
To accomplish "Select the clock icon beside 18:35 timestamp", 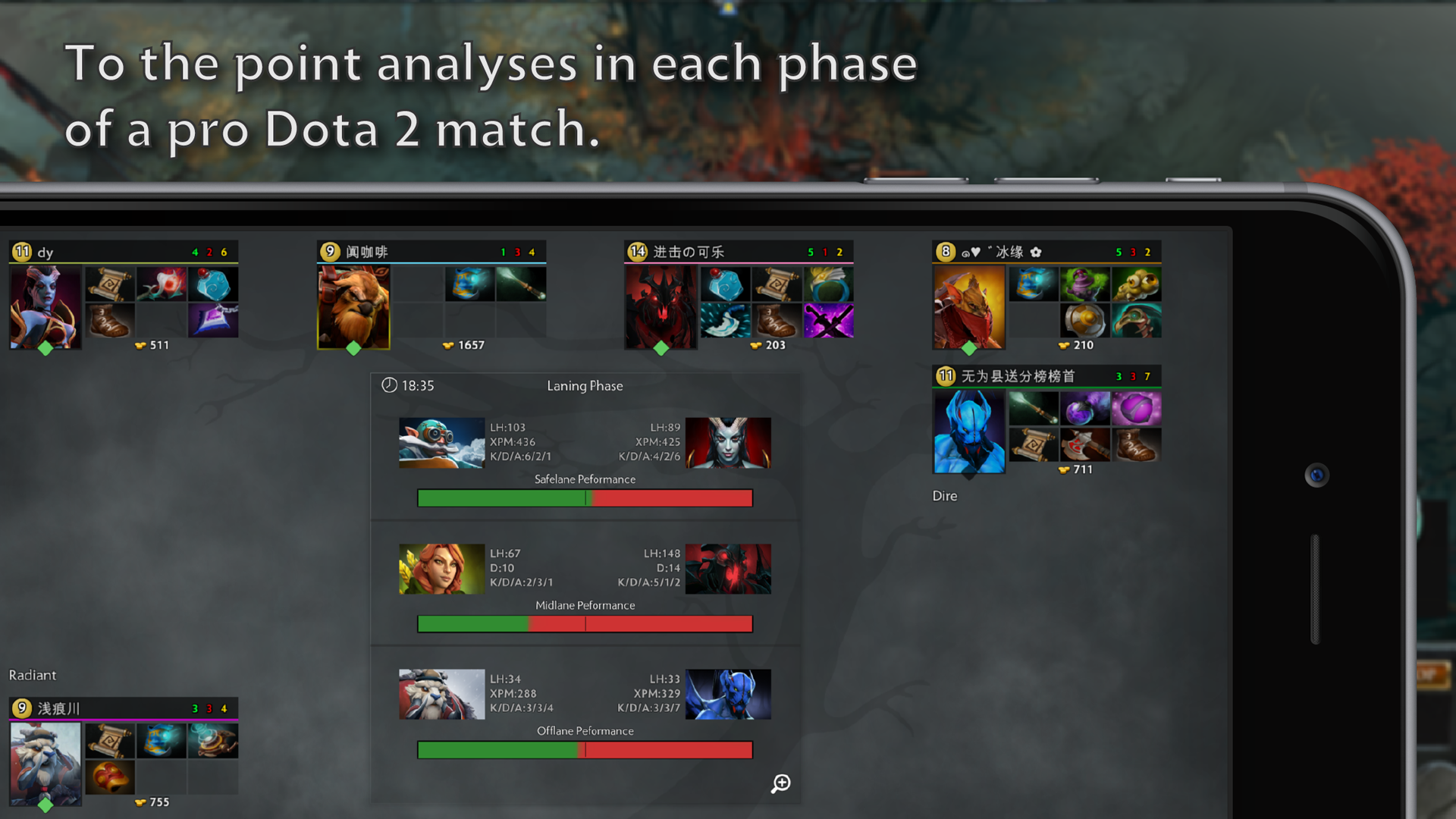I will click(x=388, y=385).
